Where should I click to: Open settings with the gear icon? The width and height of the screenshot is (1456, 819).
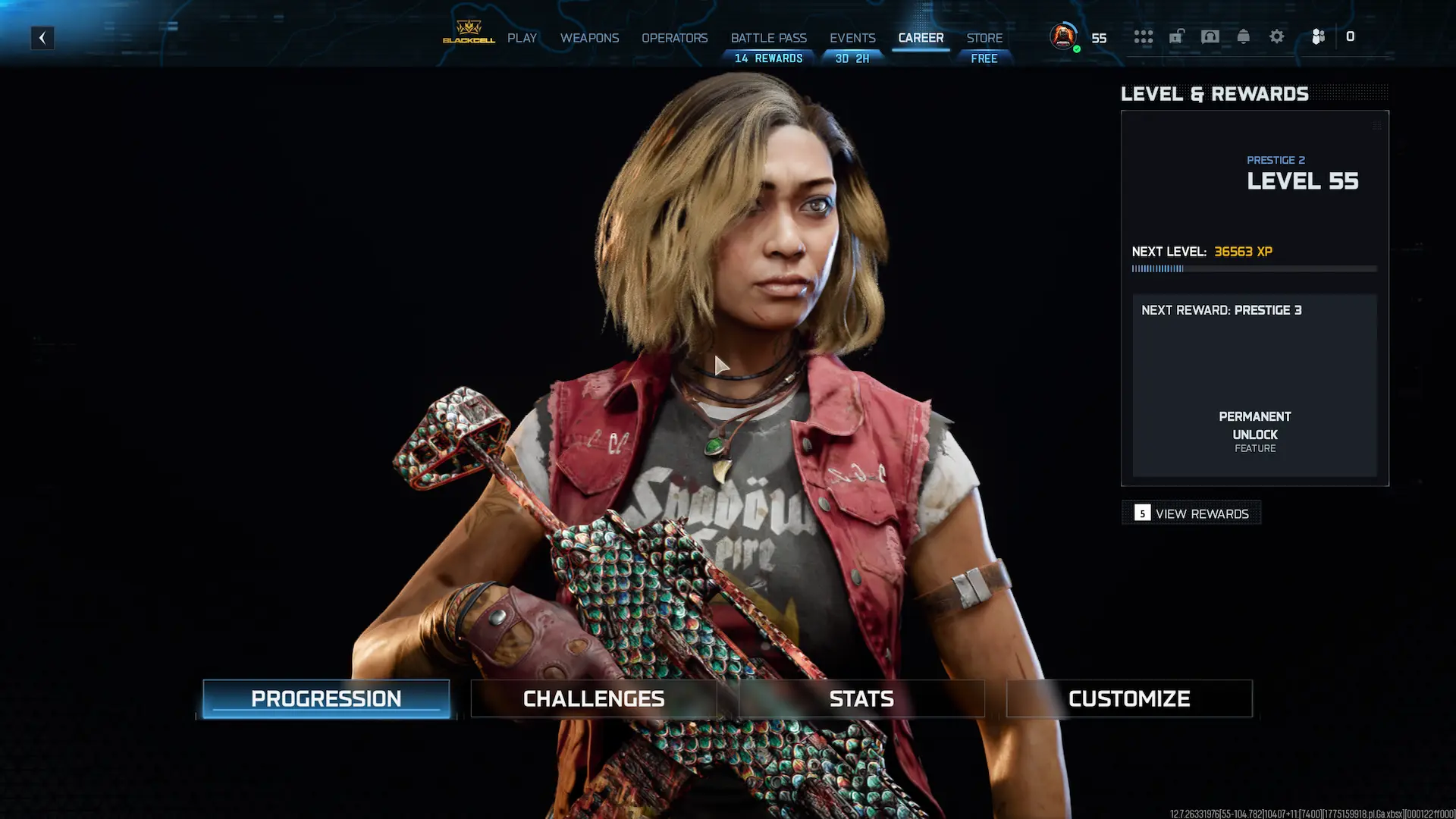tap(1277, 36)
